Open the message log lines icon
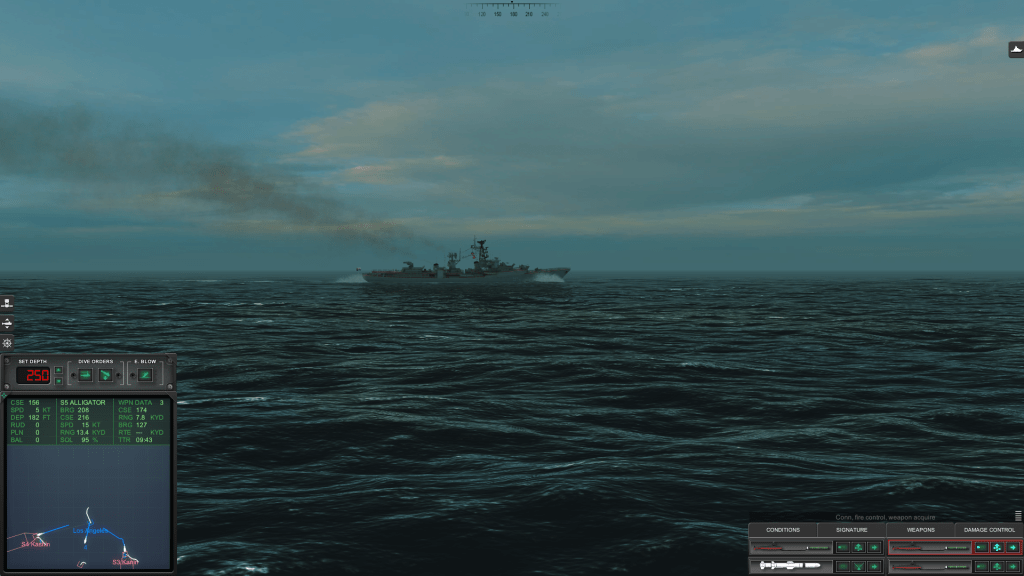This screenshot has height=576, width=1024. [x=1018, y=516]
